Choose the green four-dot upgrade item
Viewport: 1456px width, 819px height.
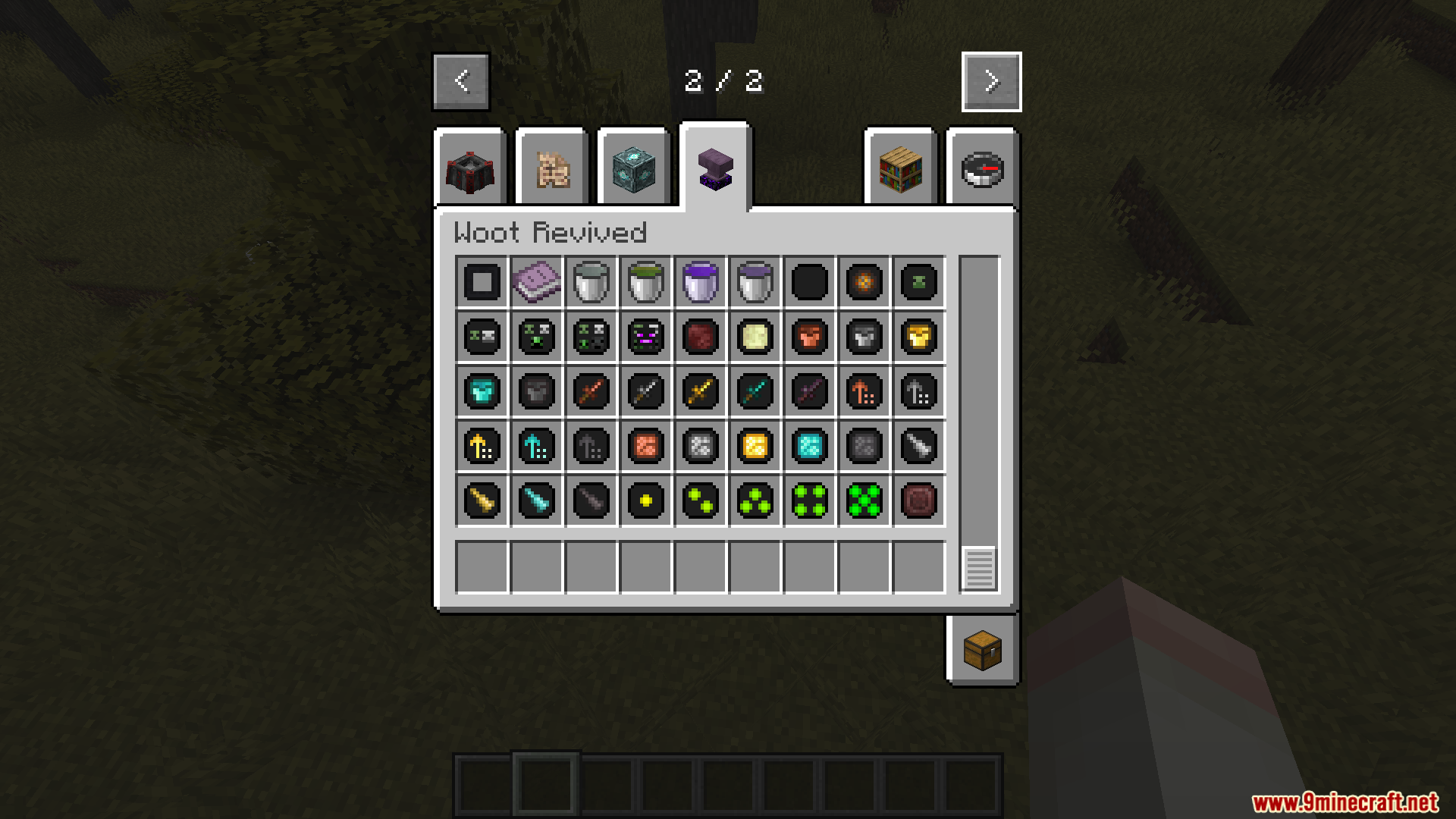tap(809, 501)
